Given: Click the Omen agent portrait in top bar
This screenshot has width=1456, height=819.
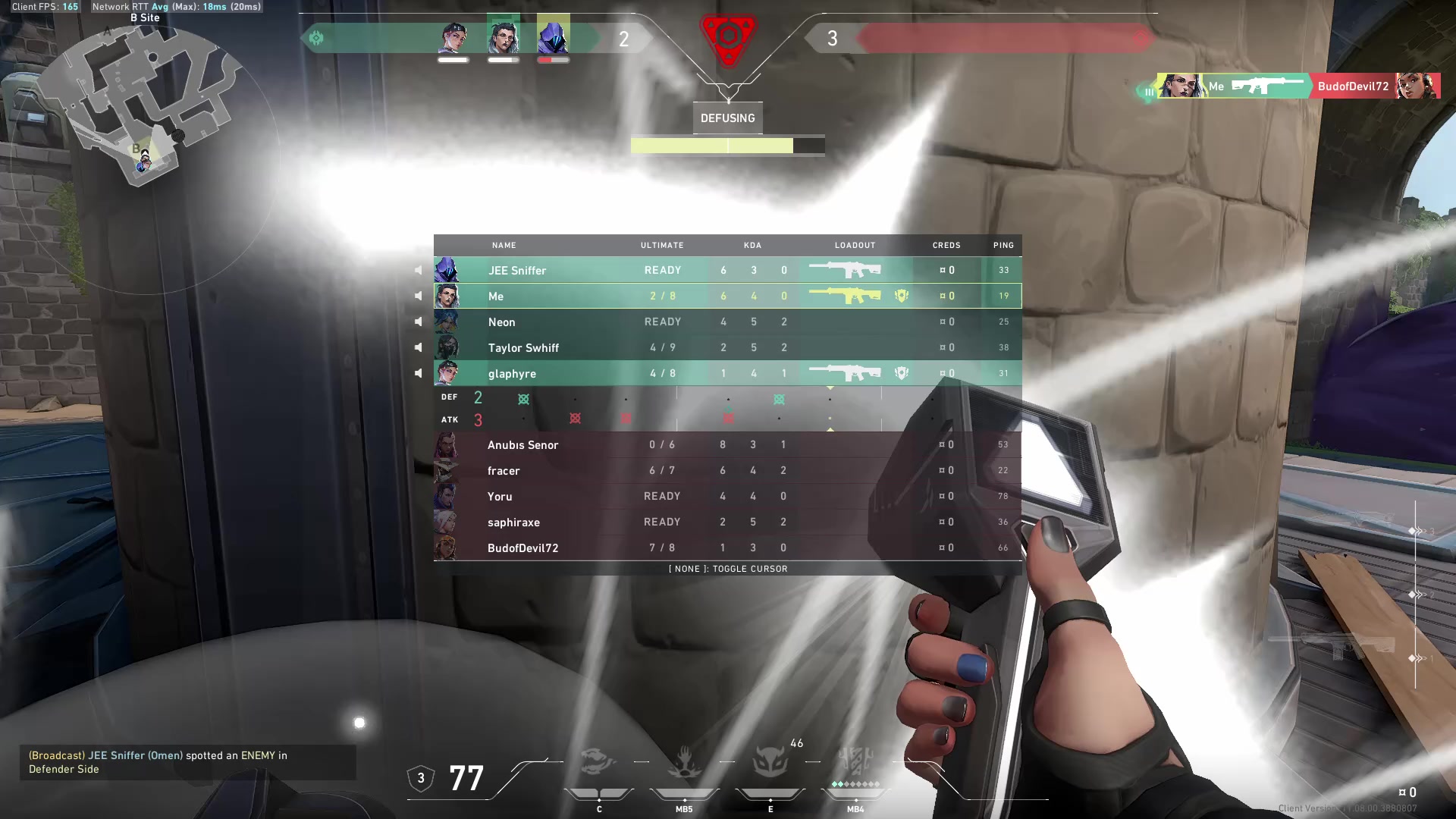Looking at the screenshot, I should click(553, 38).
